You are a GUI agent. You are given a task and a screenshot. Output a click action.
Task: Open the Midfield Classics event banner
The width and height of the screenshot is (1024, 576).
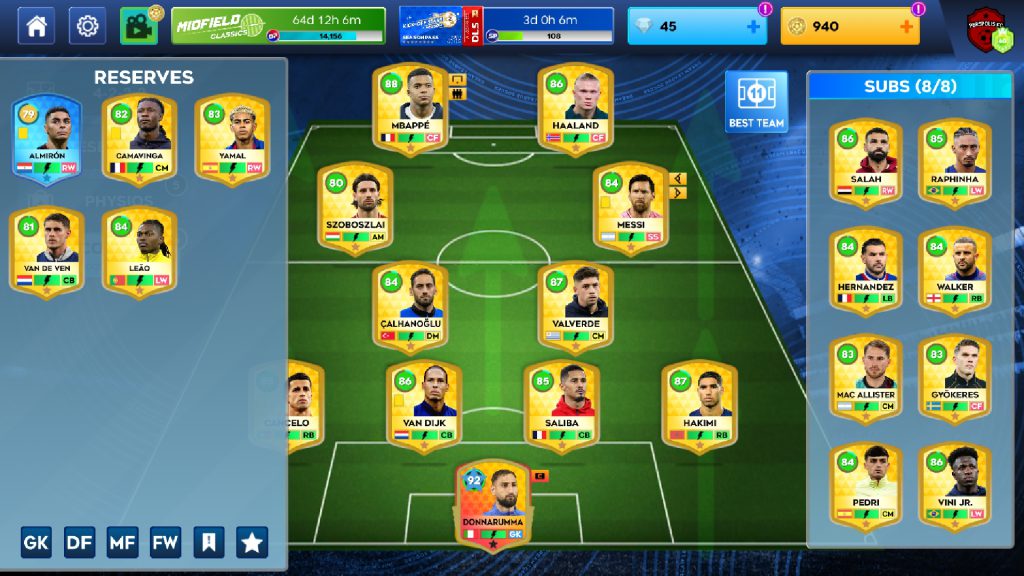[x=278, y=26]
